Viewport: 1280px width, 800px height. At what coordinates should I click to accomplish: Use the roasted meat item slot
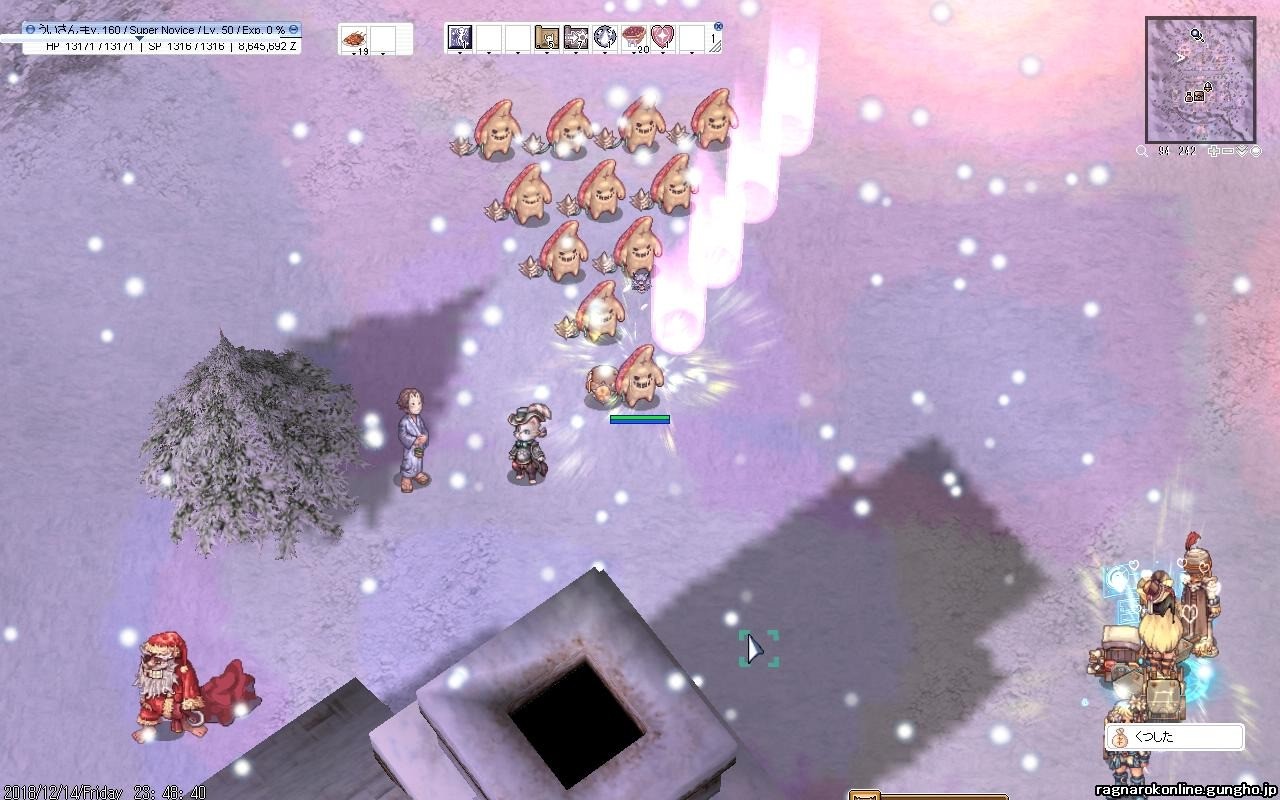tap(354, 39)
